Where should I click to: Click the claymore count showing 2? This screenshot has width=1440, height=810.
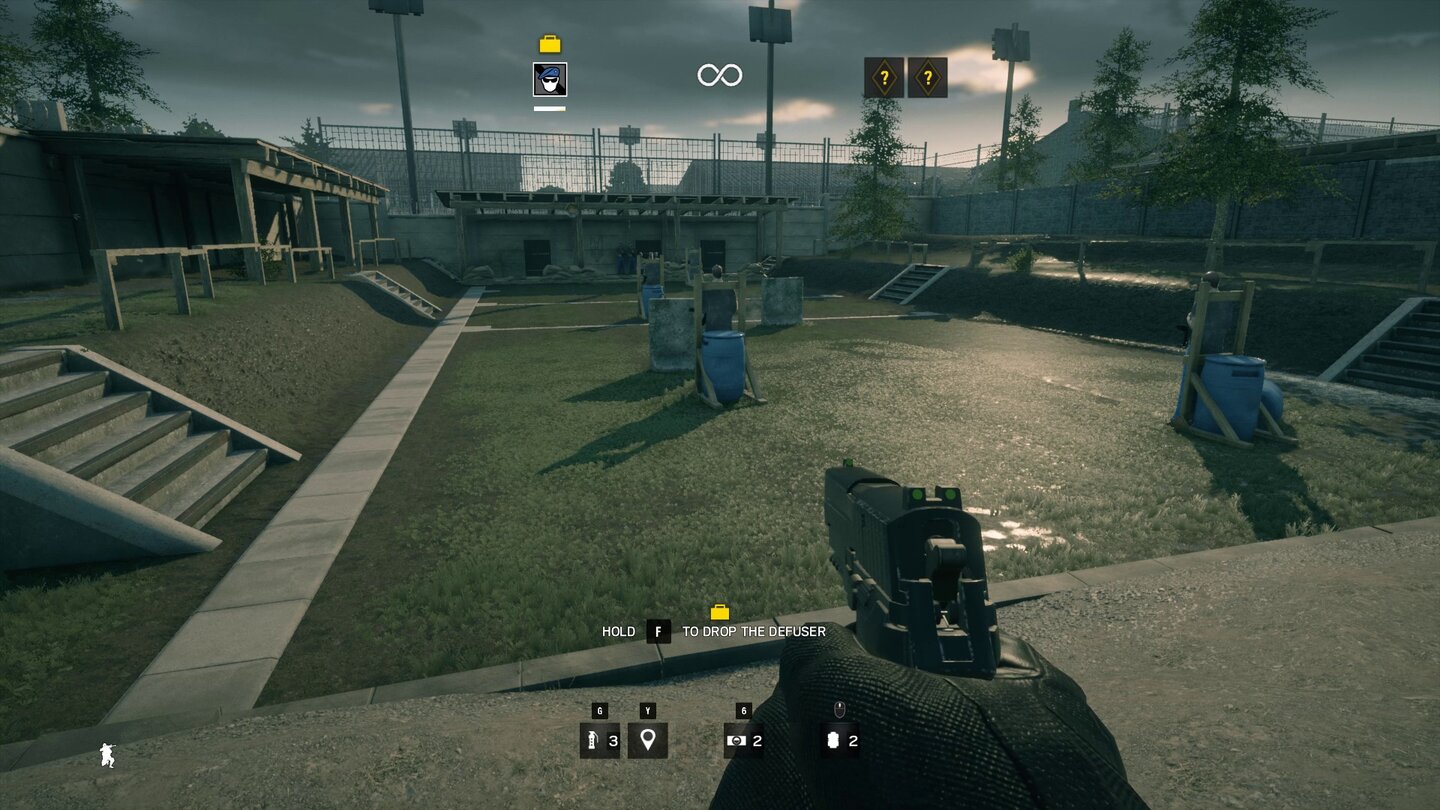(756, 743)
